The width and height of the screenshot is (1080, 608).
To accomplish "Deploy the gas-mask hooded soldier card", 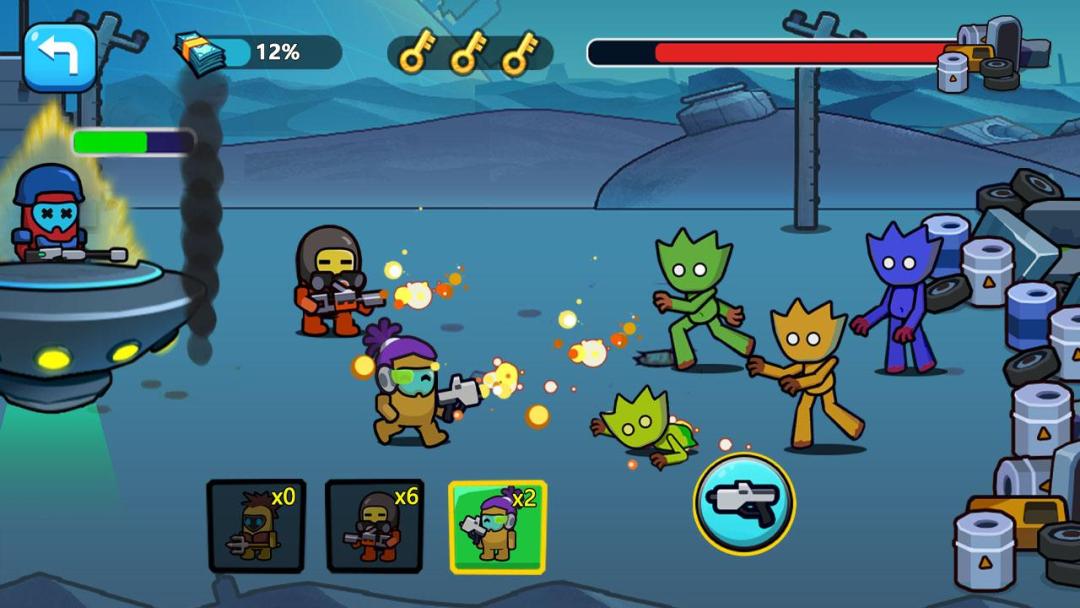I will [x=375, y=526].
